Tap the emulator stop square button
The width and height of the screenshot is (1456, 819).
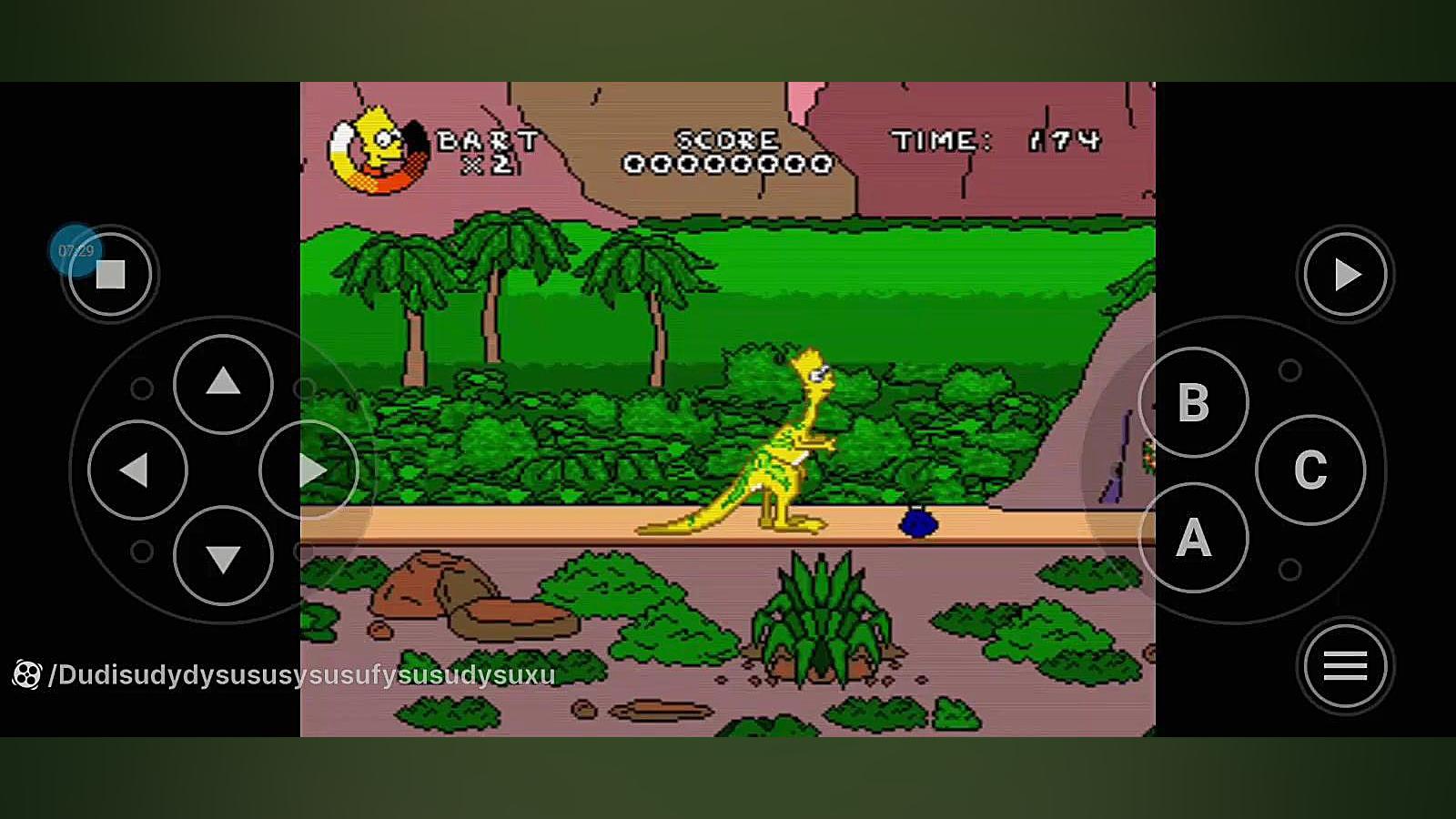coord(110,274)
